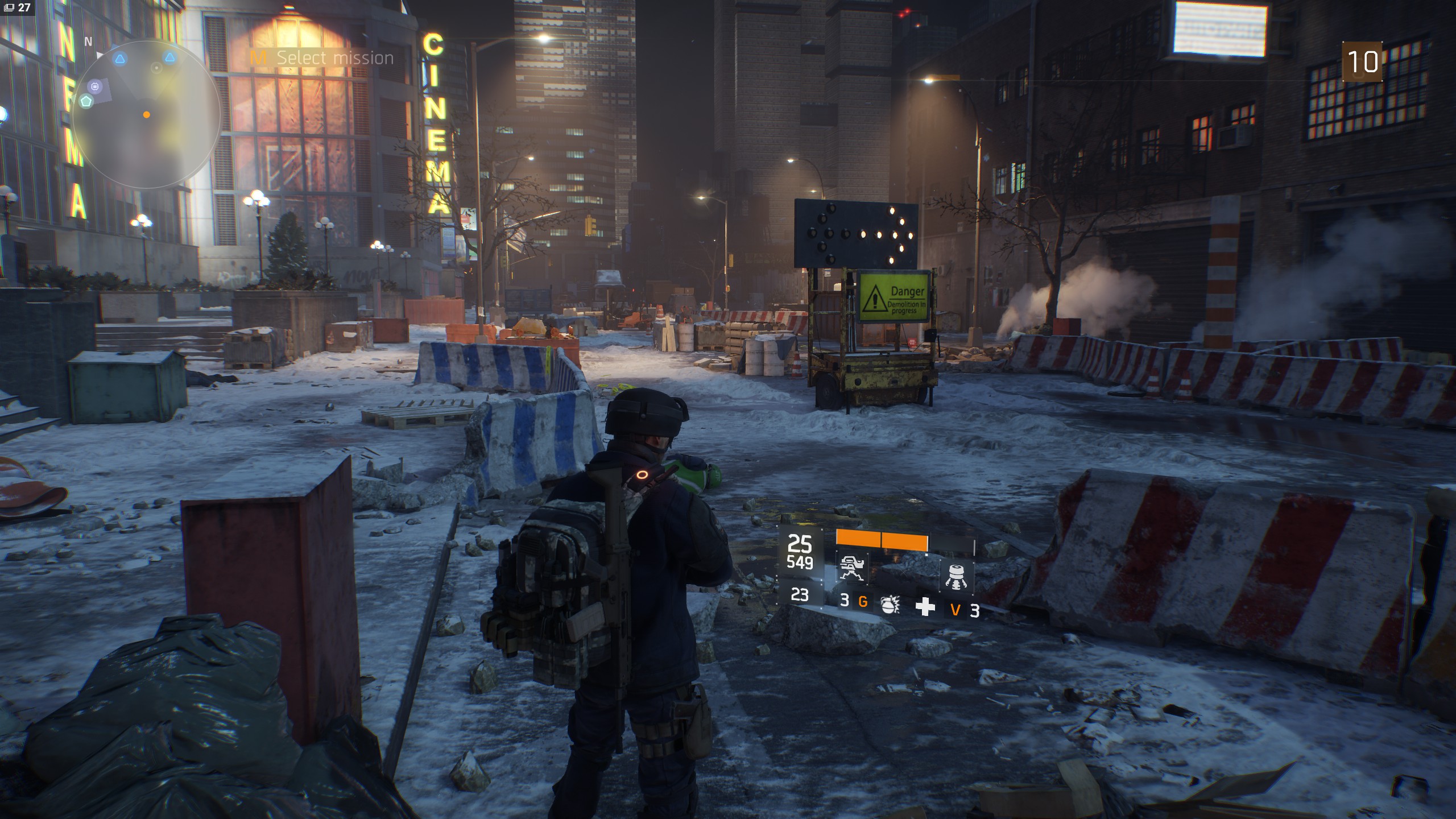Click the green pentagon marker on the minimap
1456x819 pixels.
[x=86, y=102]
